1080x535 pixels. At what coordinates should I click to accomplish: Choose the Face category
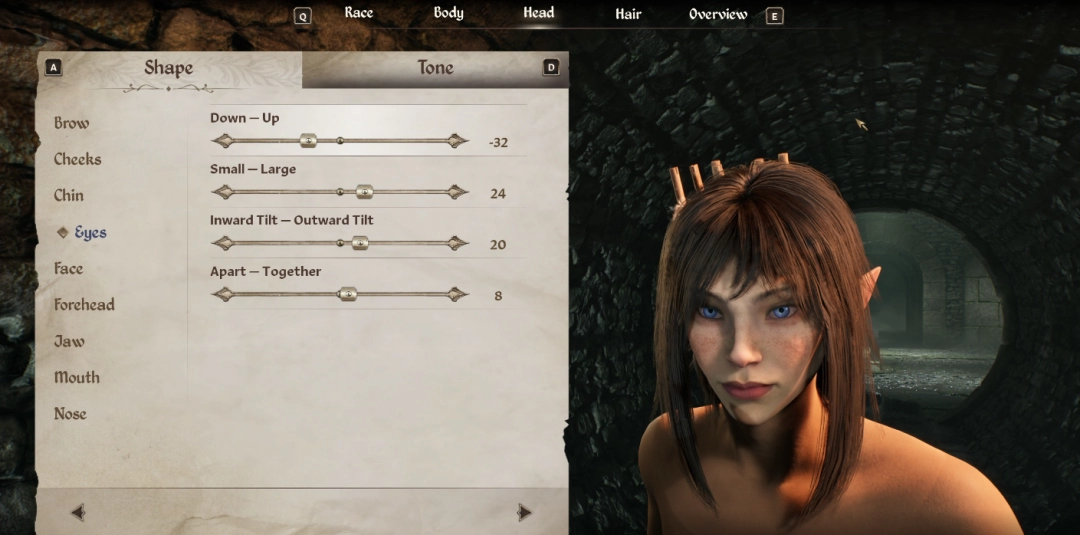[x=68, y=268]
